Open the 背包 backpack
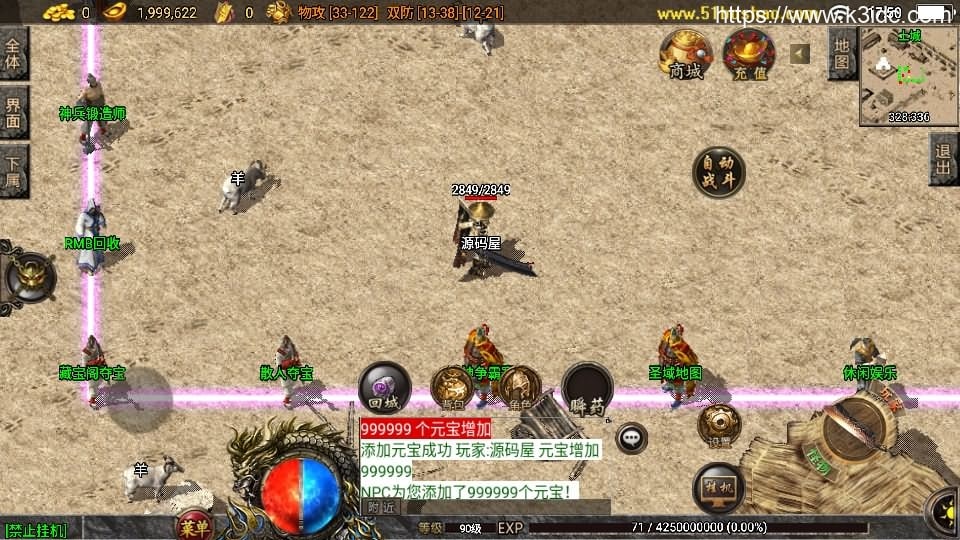The height and width of the screenshot is (540, 960). tap(452, 388)
